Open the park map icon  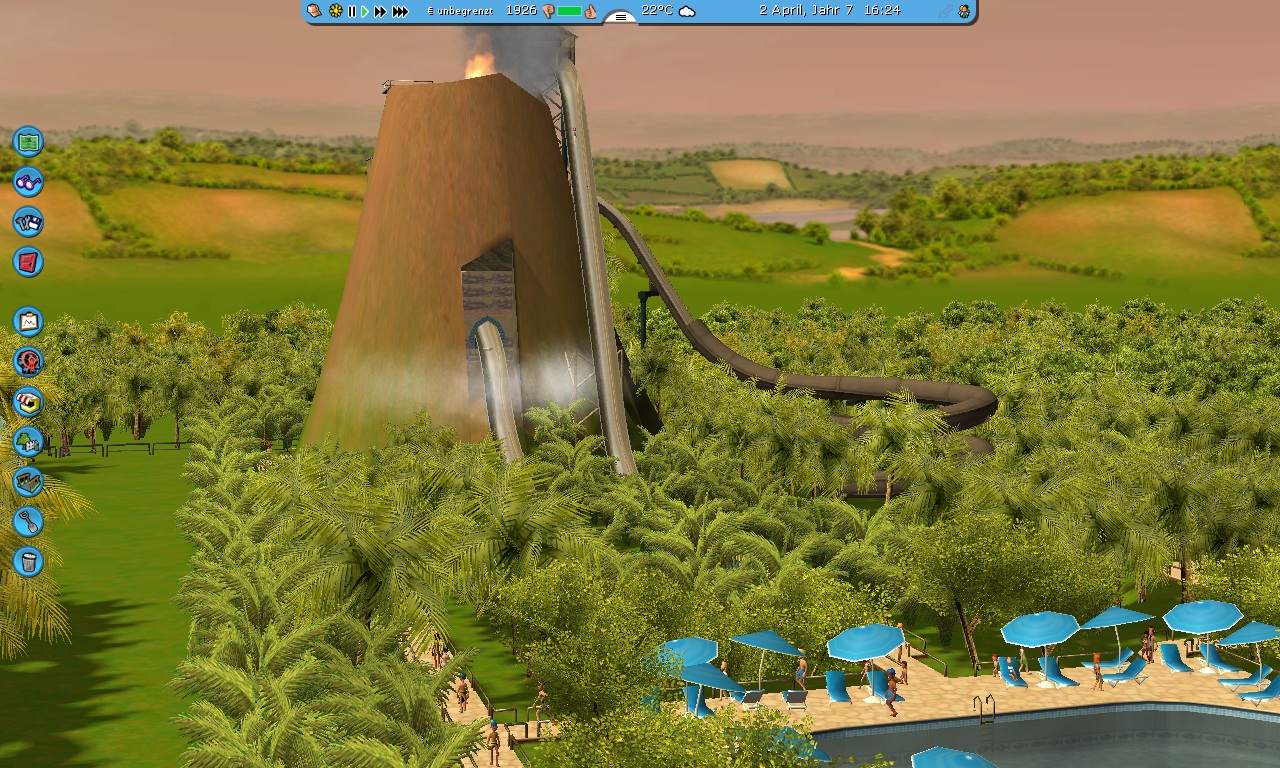pyautogui.click(x=28, y=141)
